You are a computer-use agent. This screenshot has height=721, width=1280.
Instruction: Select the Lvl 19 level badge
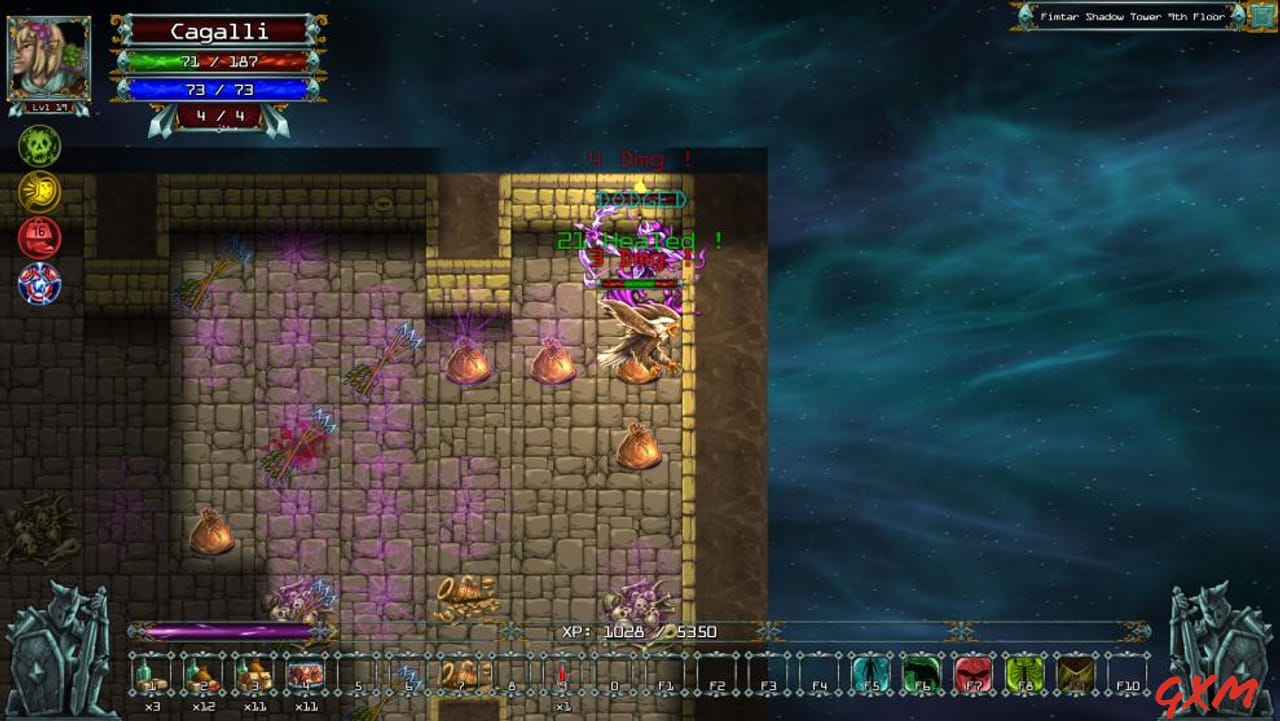coord(49,107)
